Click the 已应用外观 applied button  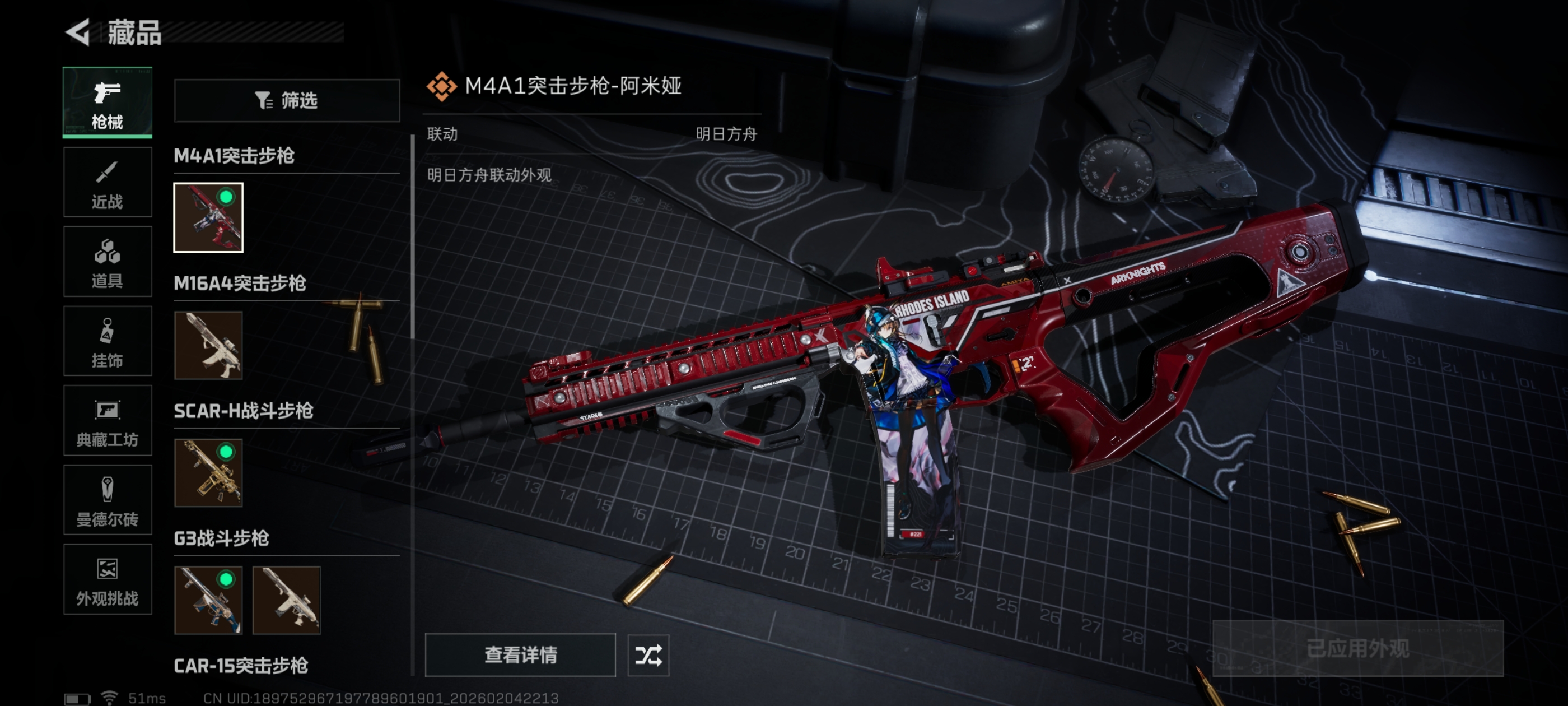point(1357,649)
